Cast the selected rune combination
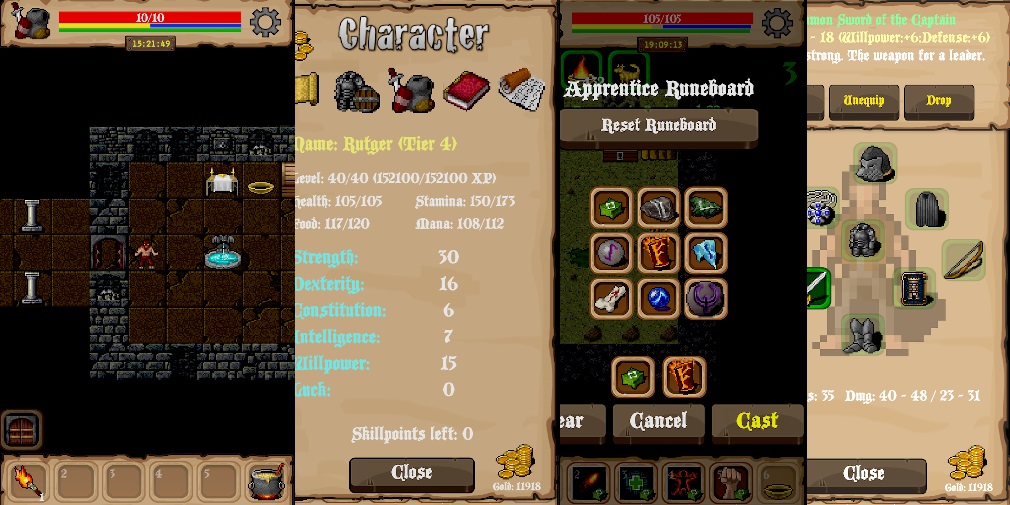Image resolution: width=1010 pixels, height=505 pixels. click(757, 421)
